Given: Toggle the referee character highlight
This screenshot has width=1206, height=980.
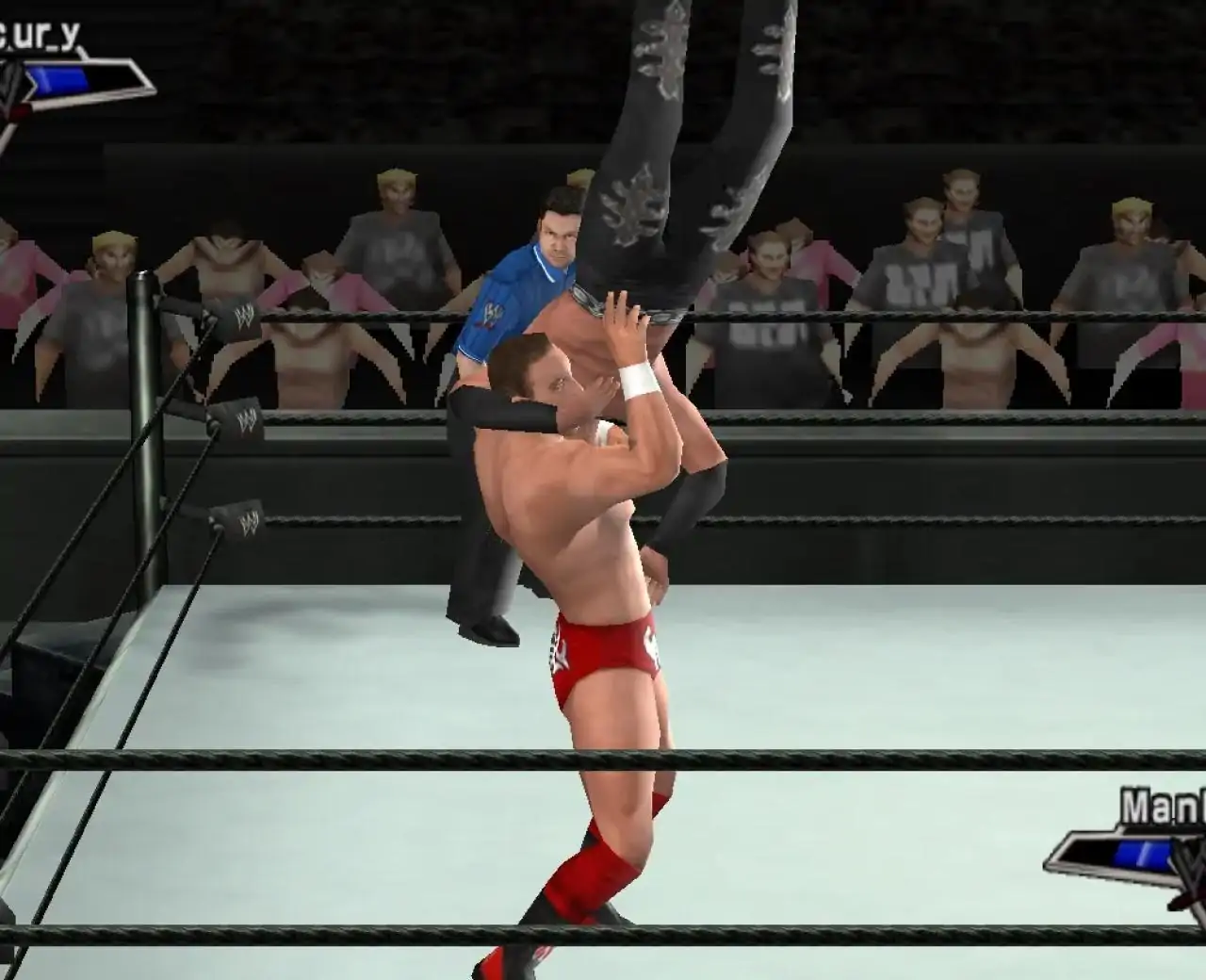Looking at the screenshot, I should [x=528, y=283].
